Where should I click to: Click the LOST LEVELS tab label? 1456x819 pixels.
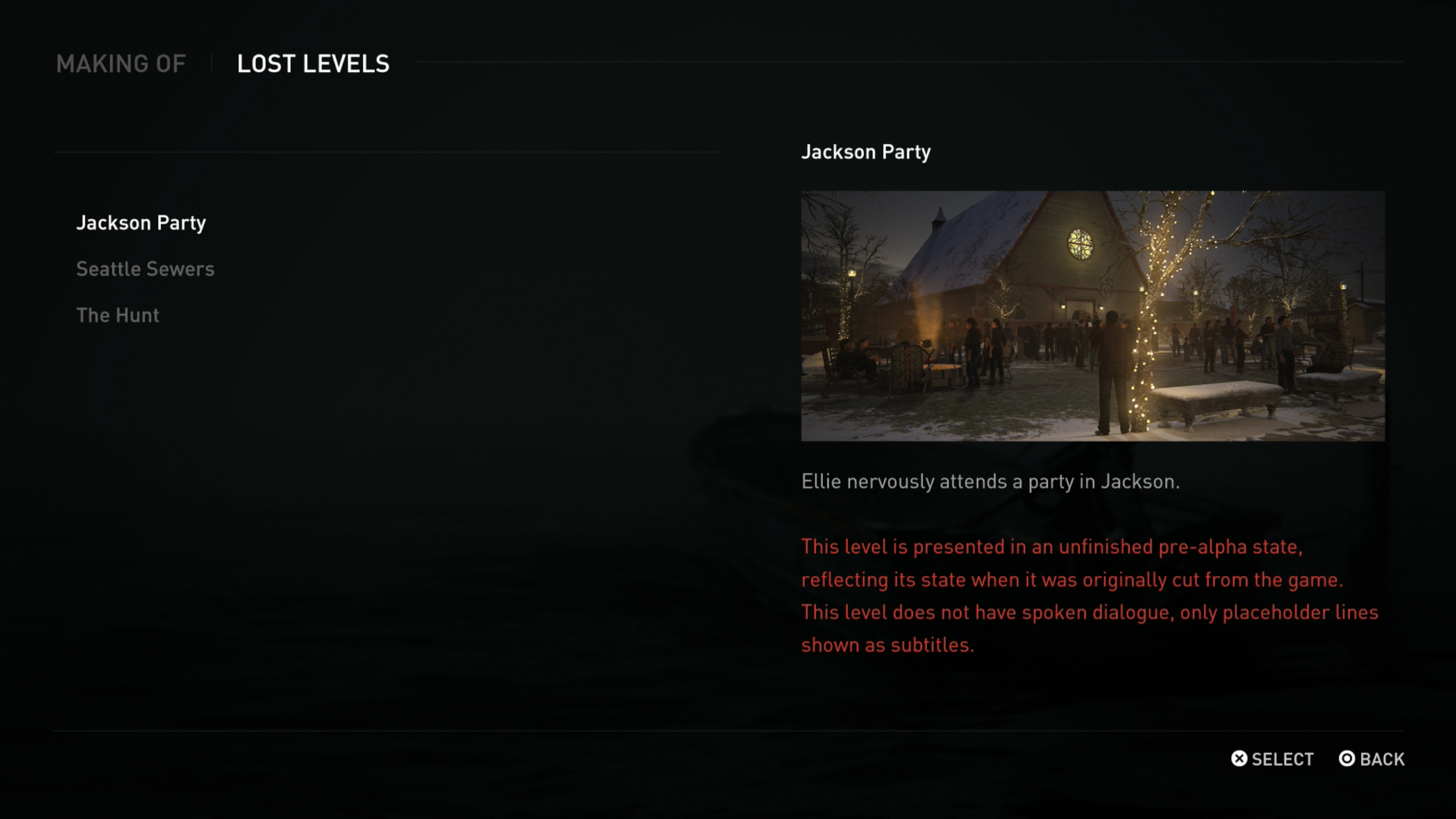point(313,64)
